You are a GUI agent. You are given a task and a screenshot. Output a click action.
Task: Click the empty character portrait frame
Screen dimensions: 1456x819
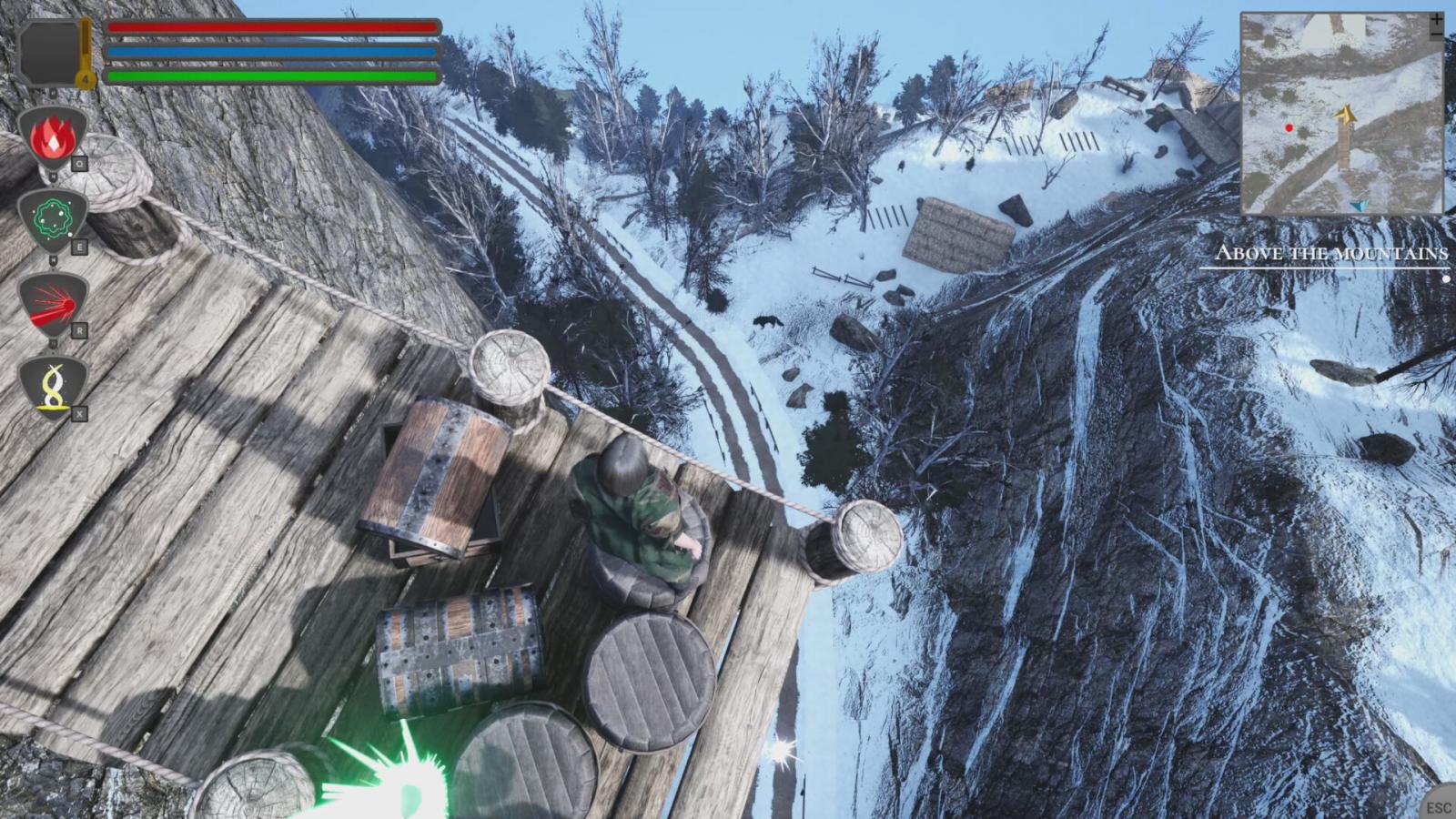pyautogui.click(x=50, y=52)
